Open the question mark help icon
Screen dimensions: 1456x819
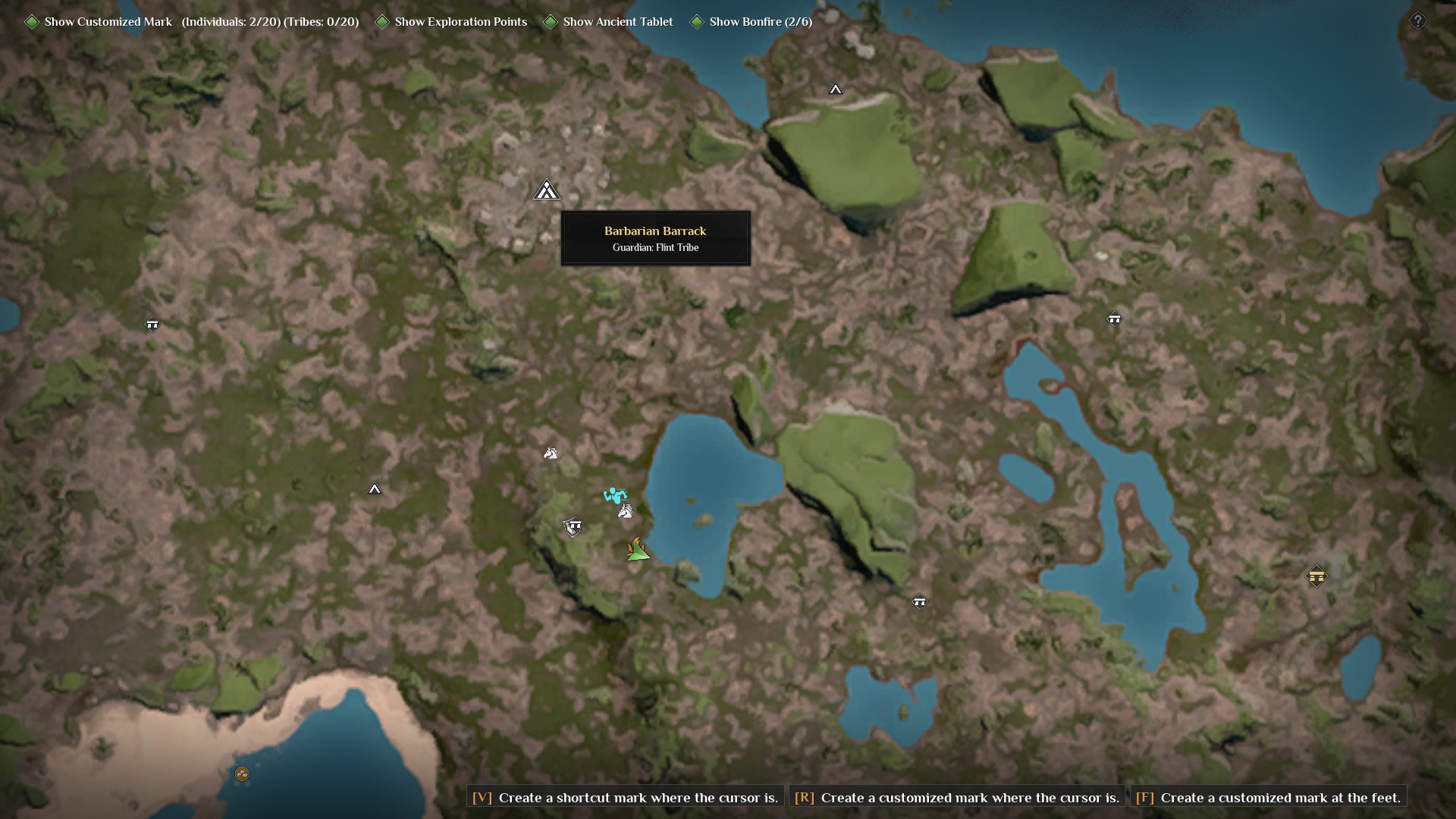pyautogui.click(x=1419, y=20)
